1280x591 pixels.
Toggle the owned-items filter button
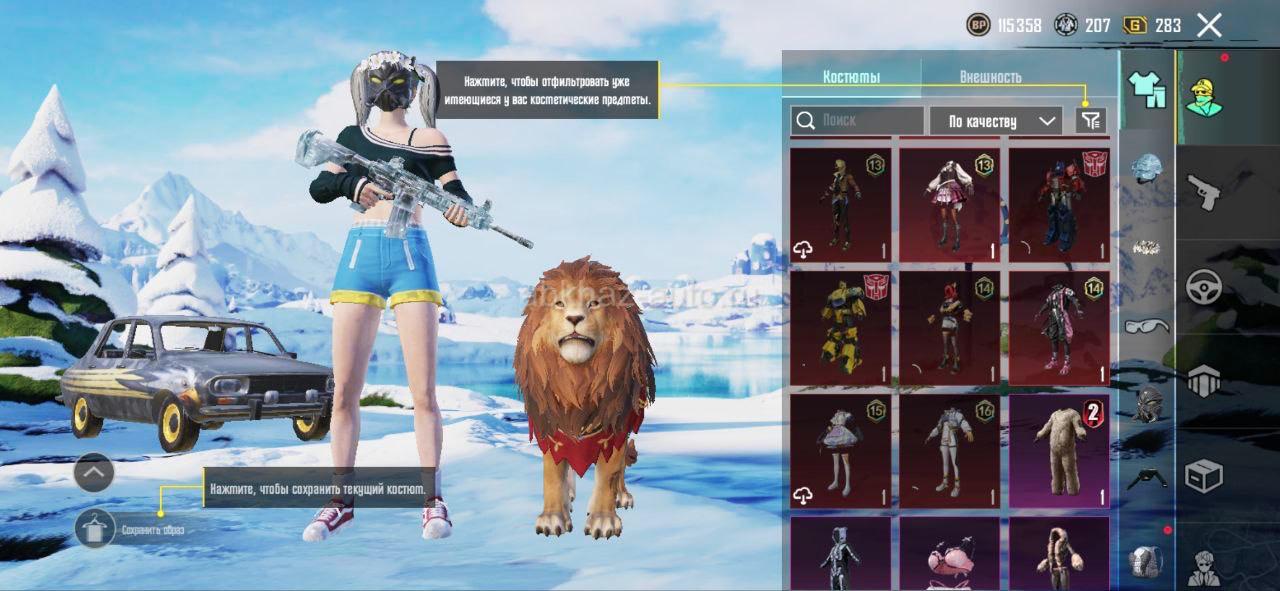[1091, 121]
